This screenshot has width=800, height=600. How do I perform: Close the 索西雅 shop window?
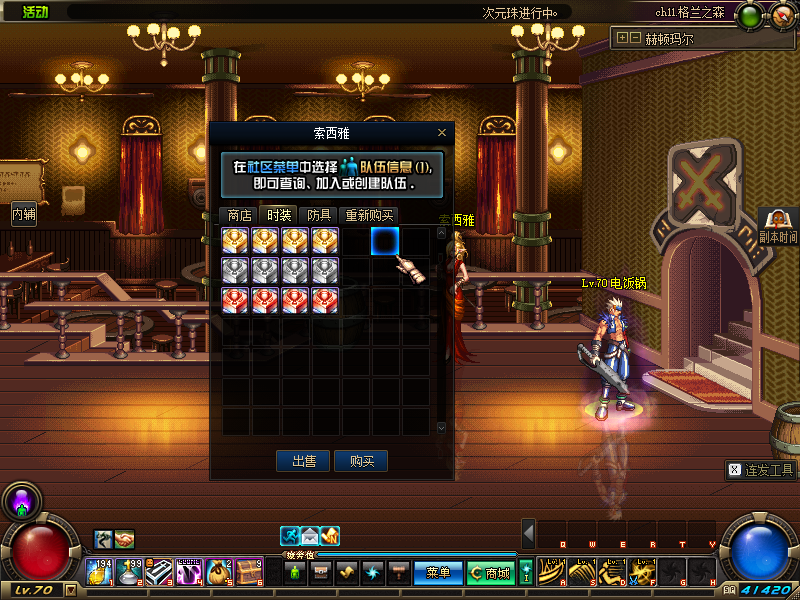[442, 133]
